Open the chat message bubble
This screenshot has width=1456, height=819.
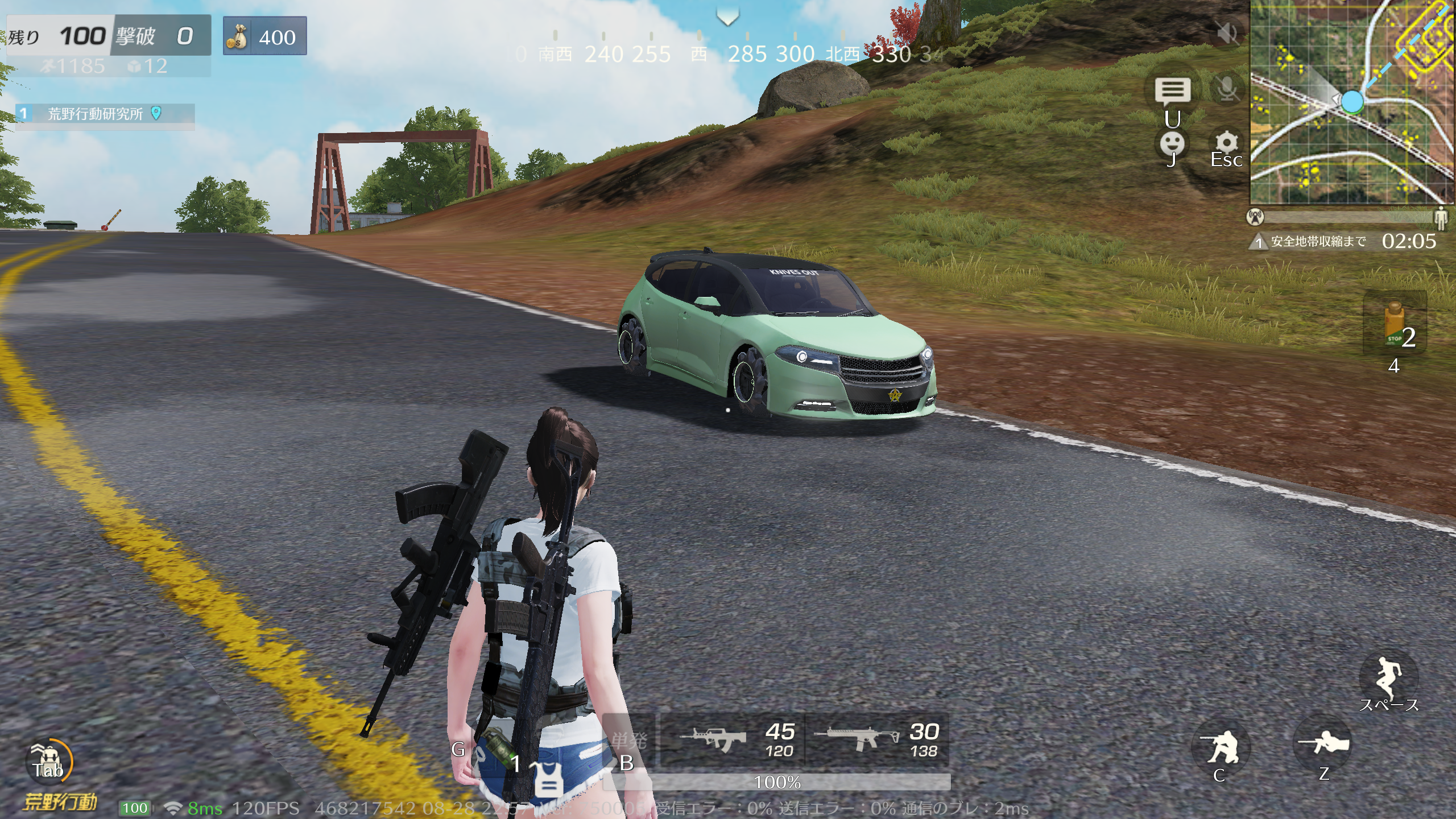[1172, 91]
